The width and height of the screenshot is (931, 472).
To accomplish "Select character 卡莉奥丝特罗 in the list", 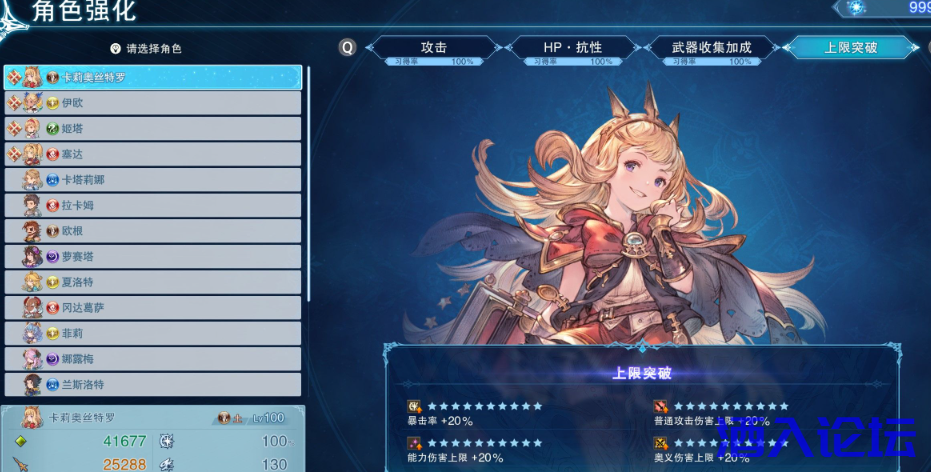I will click(153, 77).
